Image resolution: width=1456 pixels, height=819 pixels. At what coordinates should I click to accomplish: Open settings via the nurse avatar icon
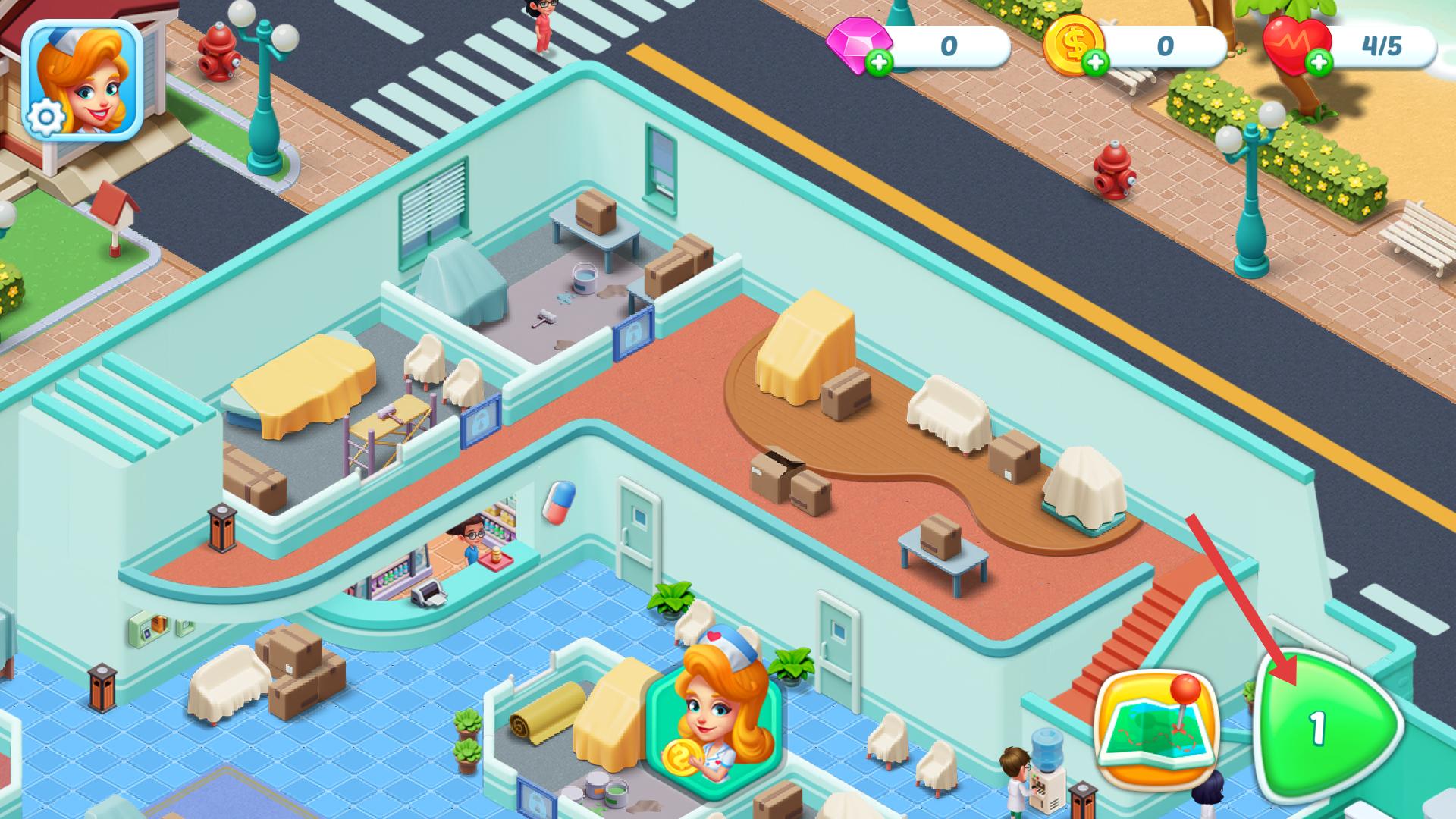click(x=83, y=80)
